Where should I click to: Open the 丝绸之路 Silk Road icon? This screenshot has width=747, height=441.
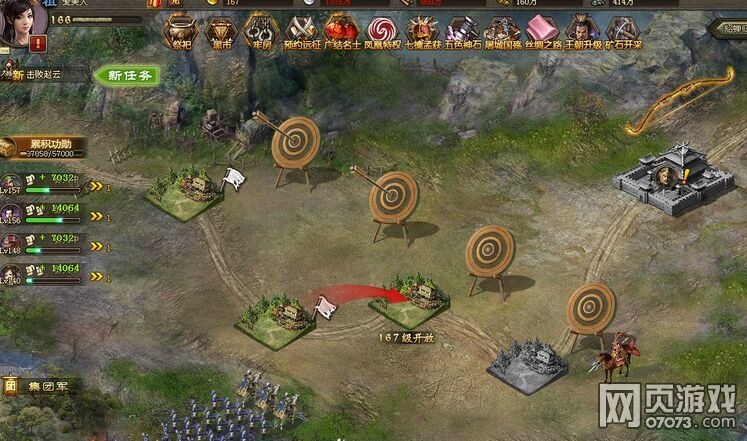click(542, 32)
